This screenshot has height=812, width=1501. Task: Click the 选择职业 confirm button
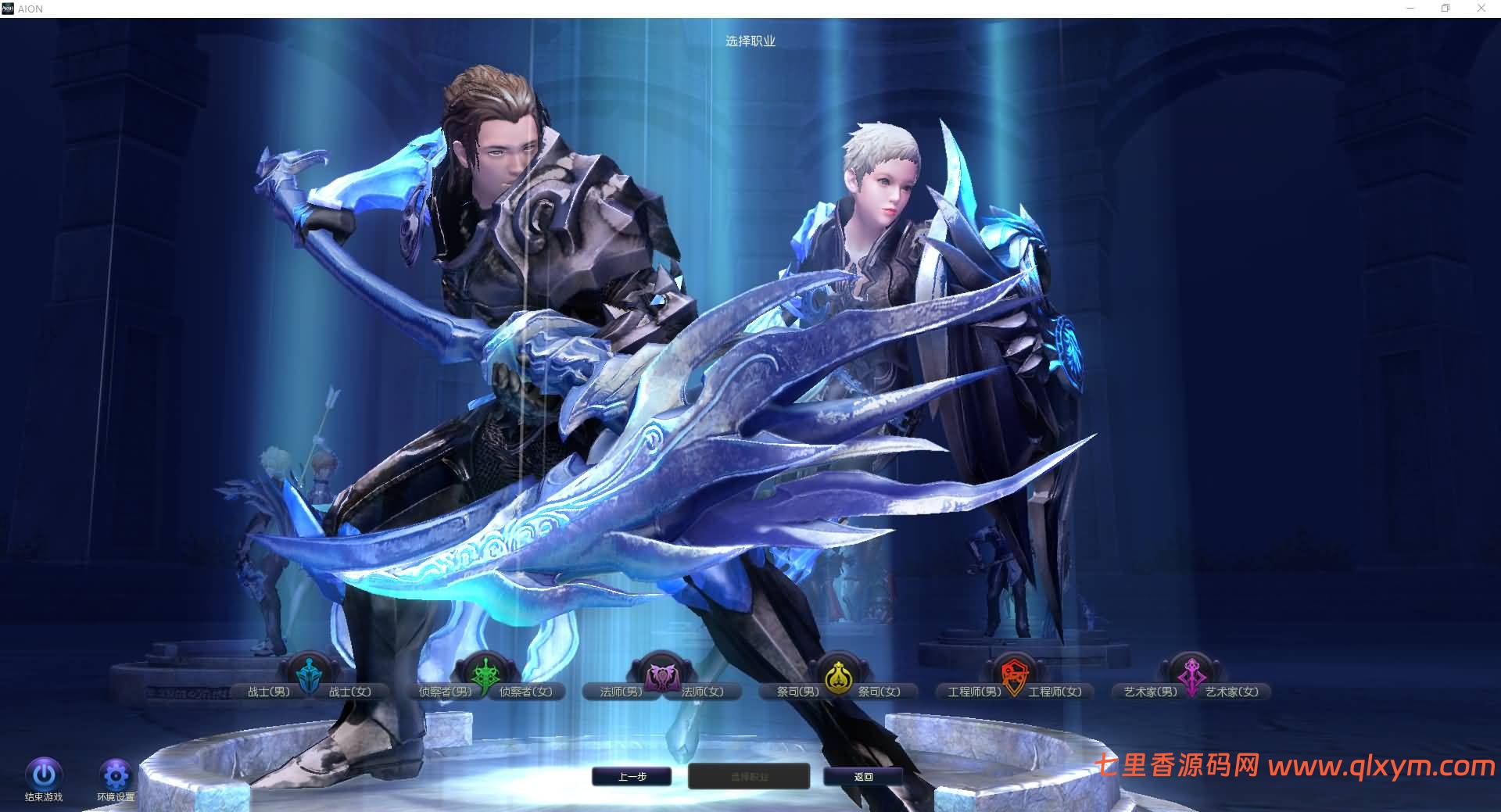click(747, 776)
